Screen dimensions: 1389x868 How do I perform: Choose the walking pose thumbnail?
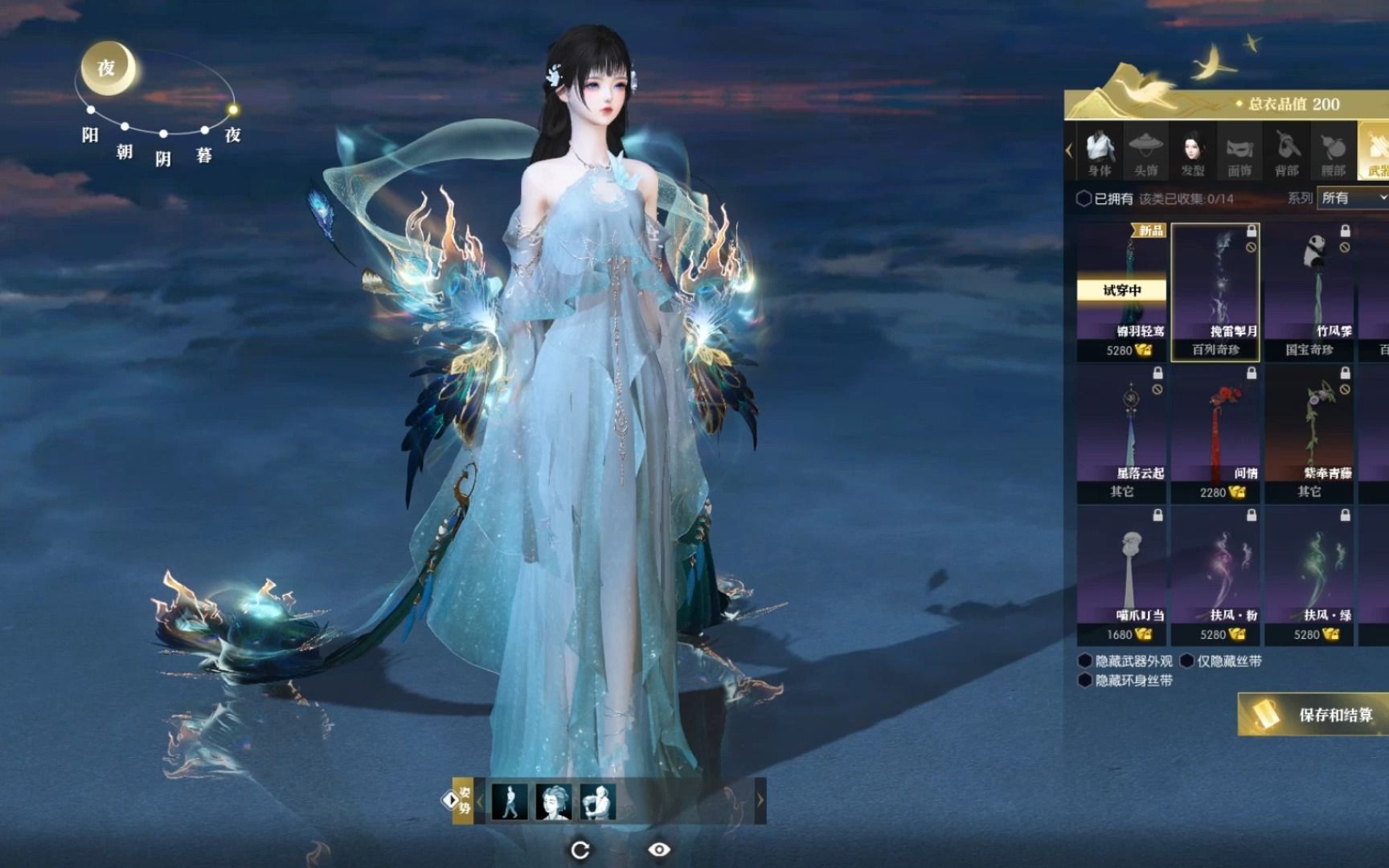coord(510,801)
